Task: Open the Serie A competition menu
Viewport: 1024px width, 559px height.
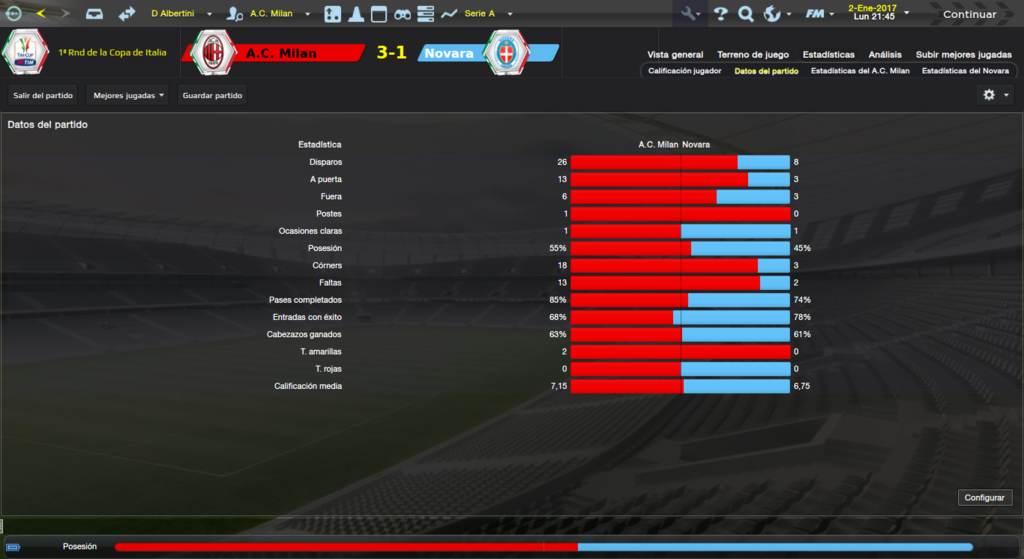Action: [x=487, y=14]
